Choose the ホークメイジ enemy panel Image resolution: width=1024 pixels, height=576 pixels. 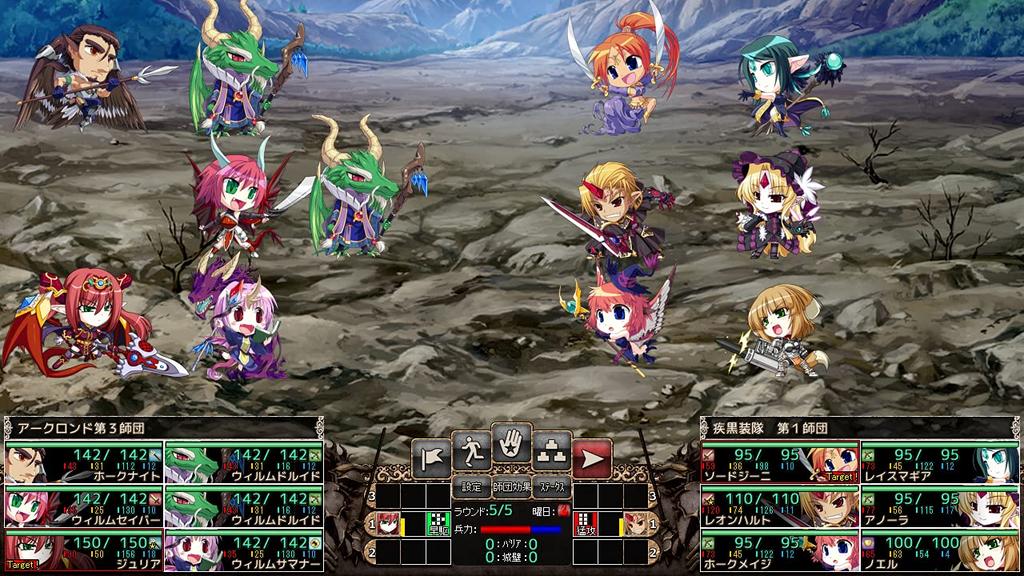click(779, 551)
